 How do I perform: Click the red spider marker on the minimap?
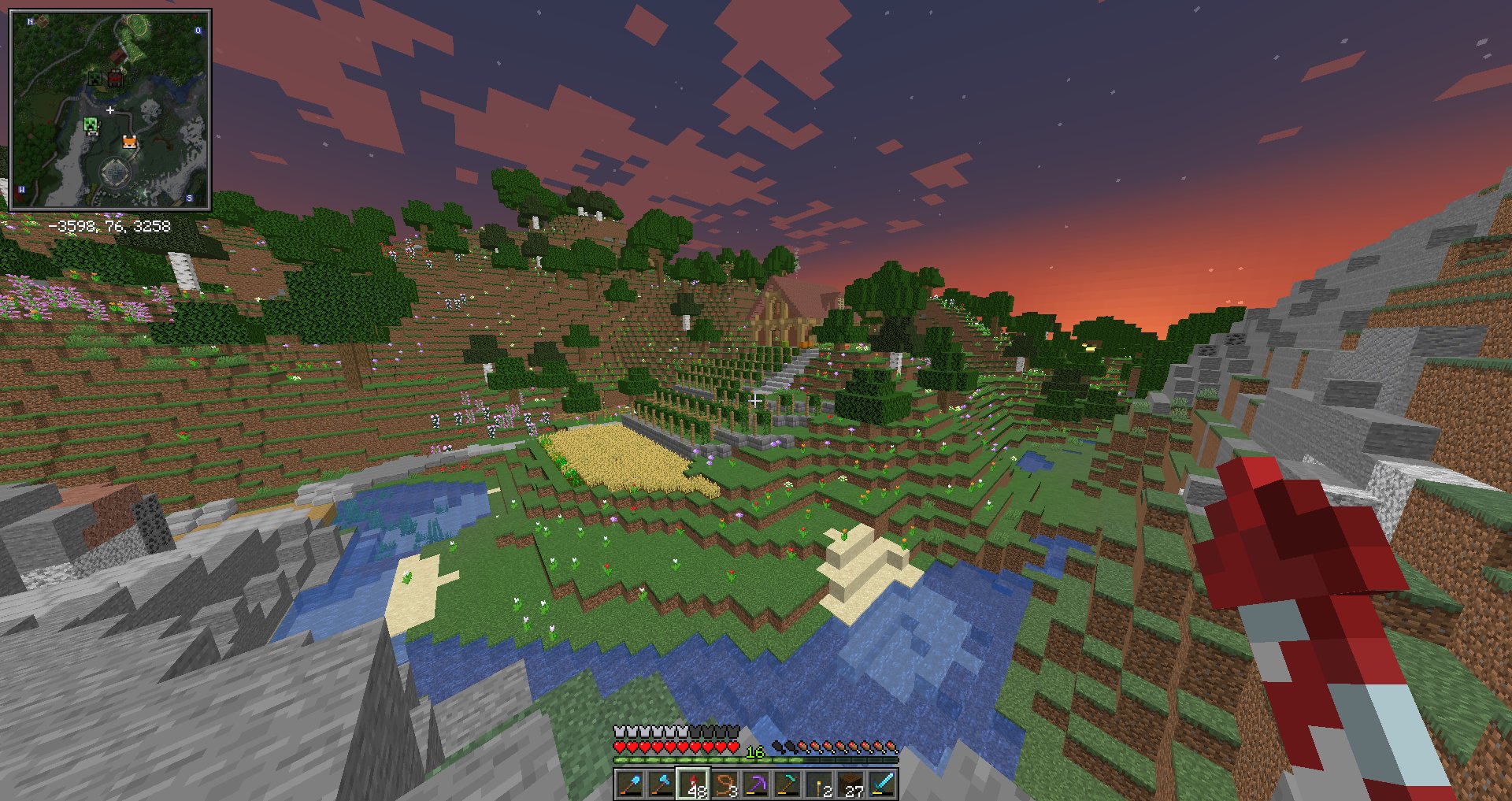tap(115, 78)
